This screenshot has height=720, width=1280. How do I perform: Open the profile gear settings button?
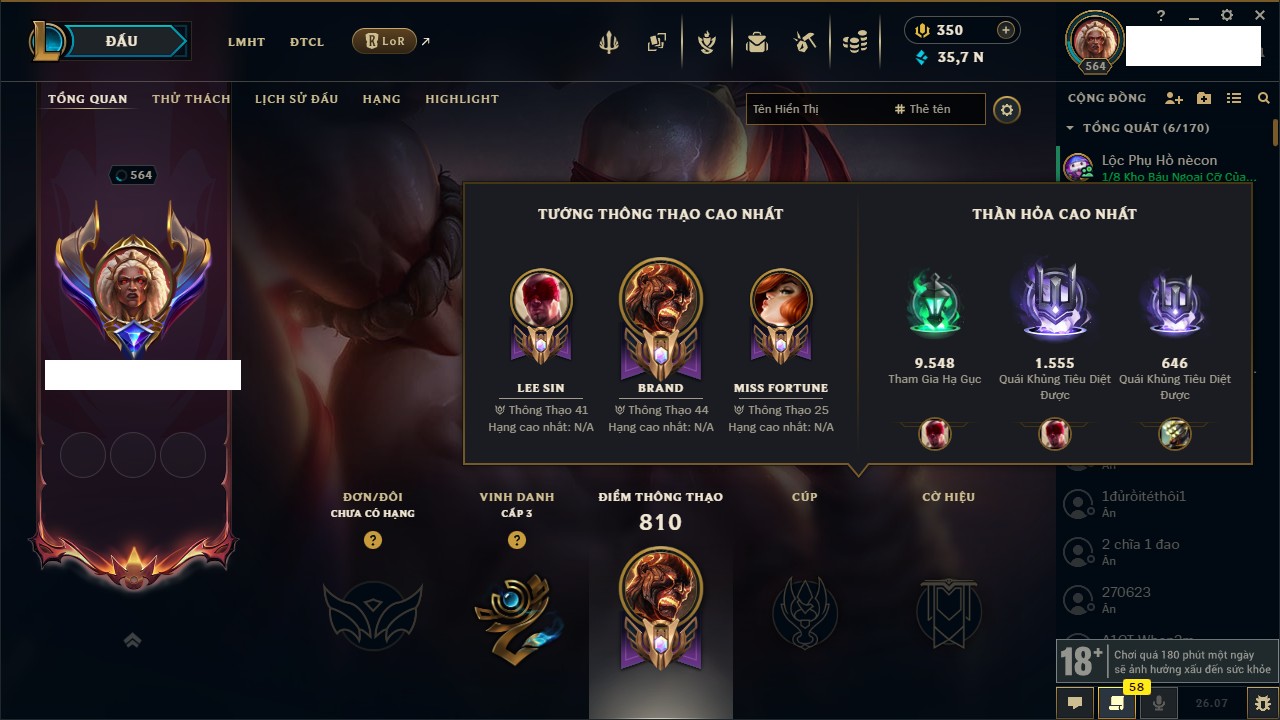click(x=1007, y=110)
